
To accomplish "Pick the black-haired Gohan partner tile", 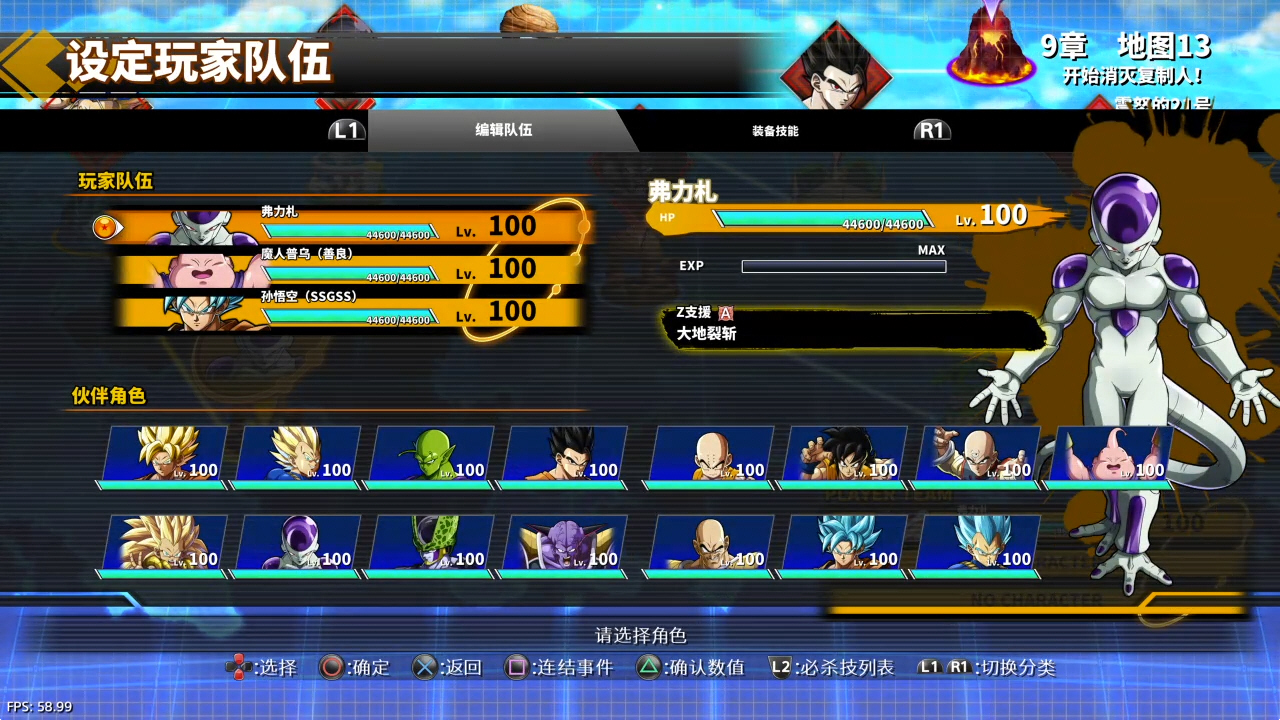I will point(564,456).
